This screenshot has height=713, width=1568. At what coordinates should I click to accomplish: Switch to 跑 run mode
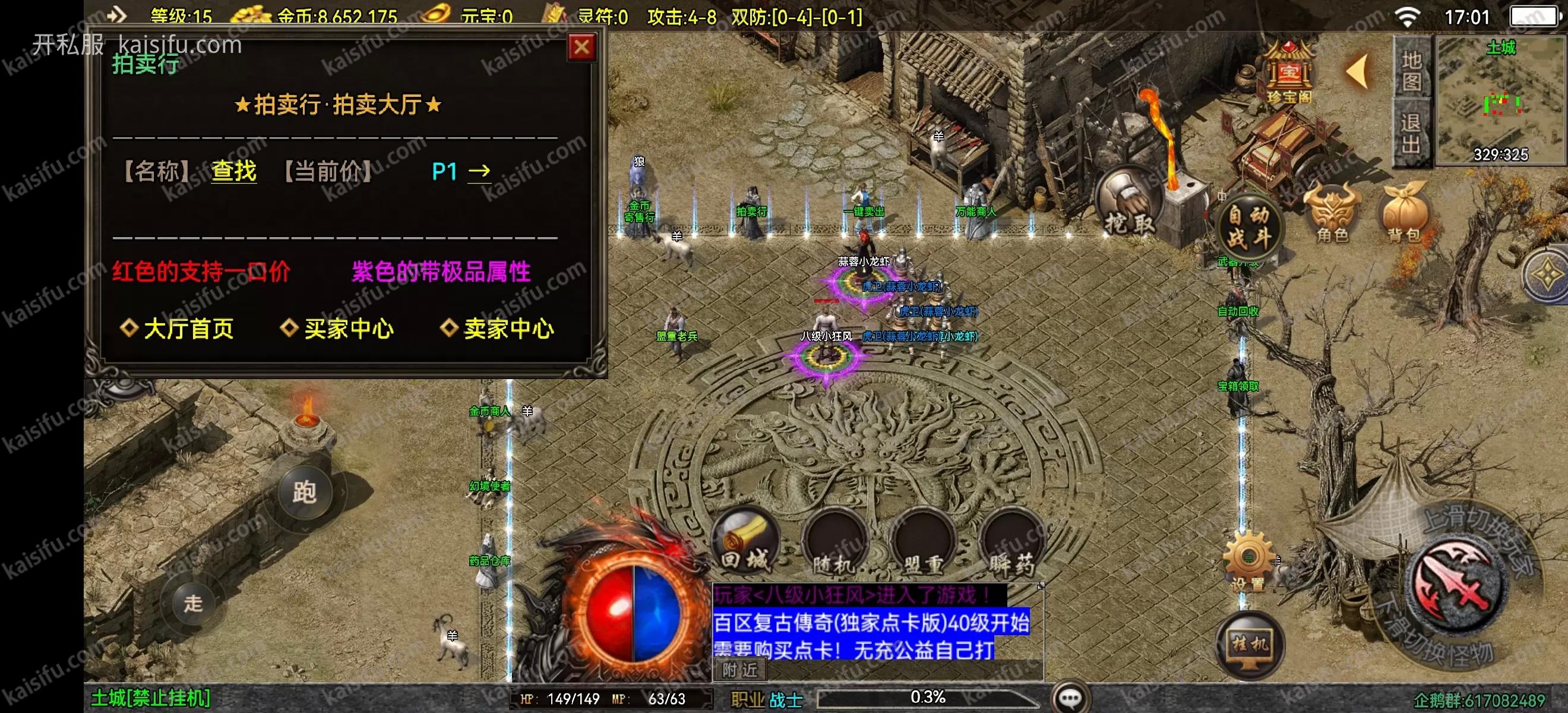pos(304,492)
